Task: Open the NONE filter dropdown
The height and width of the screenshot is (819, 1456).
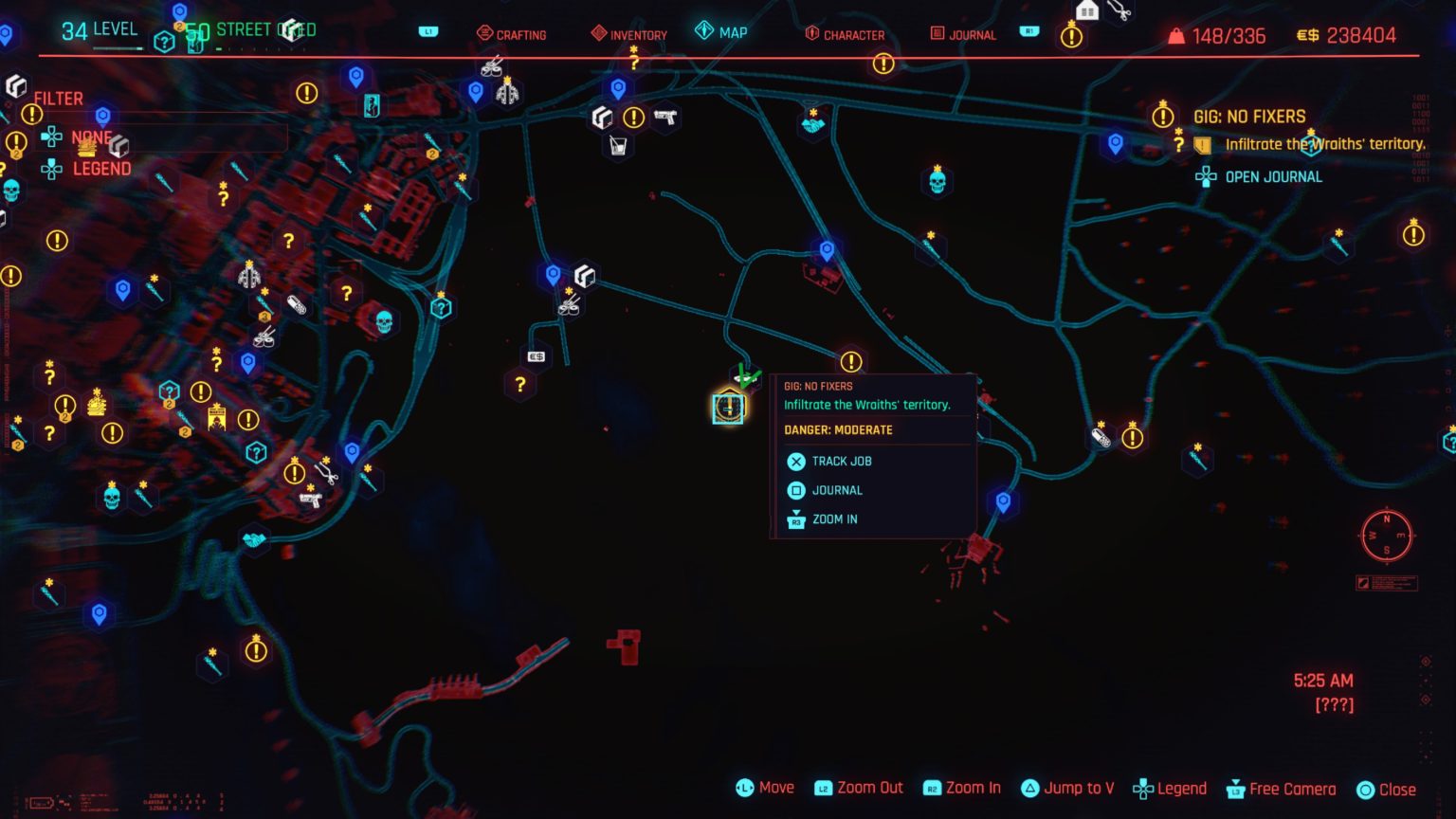Action: (92, 137)
